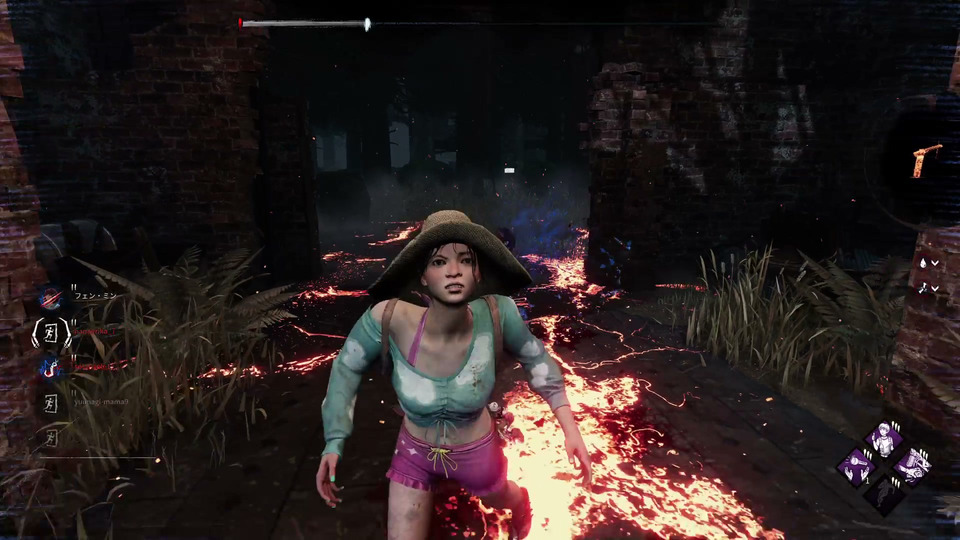Select the microphone-and-hands perk icon

856,466
